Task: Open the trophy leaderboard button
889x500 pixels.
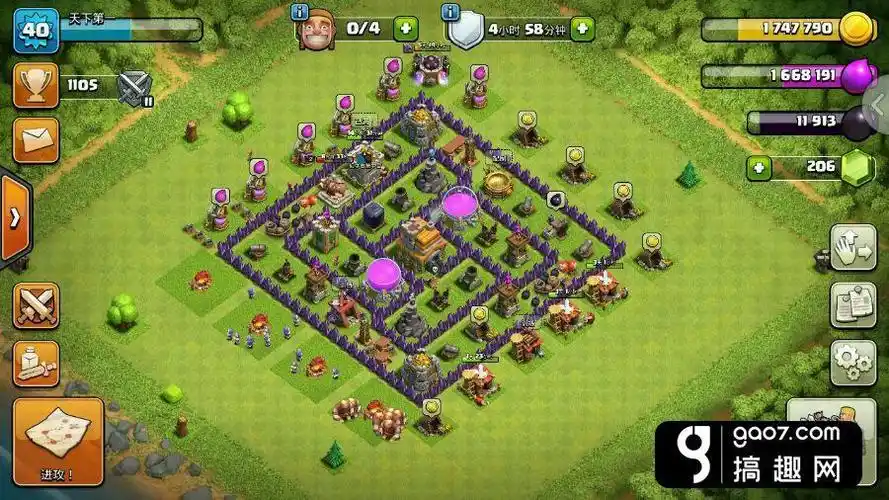Action: pyautogui.click(x=35, y=86)
